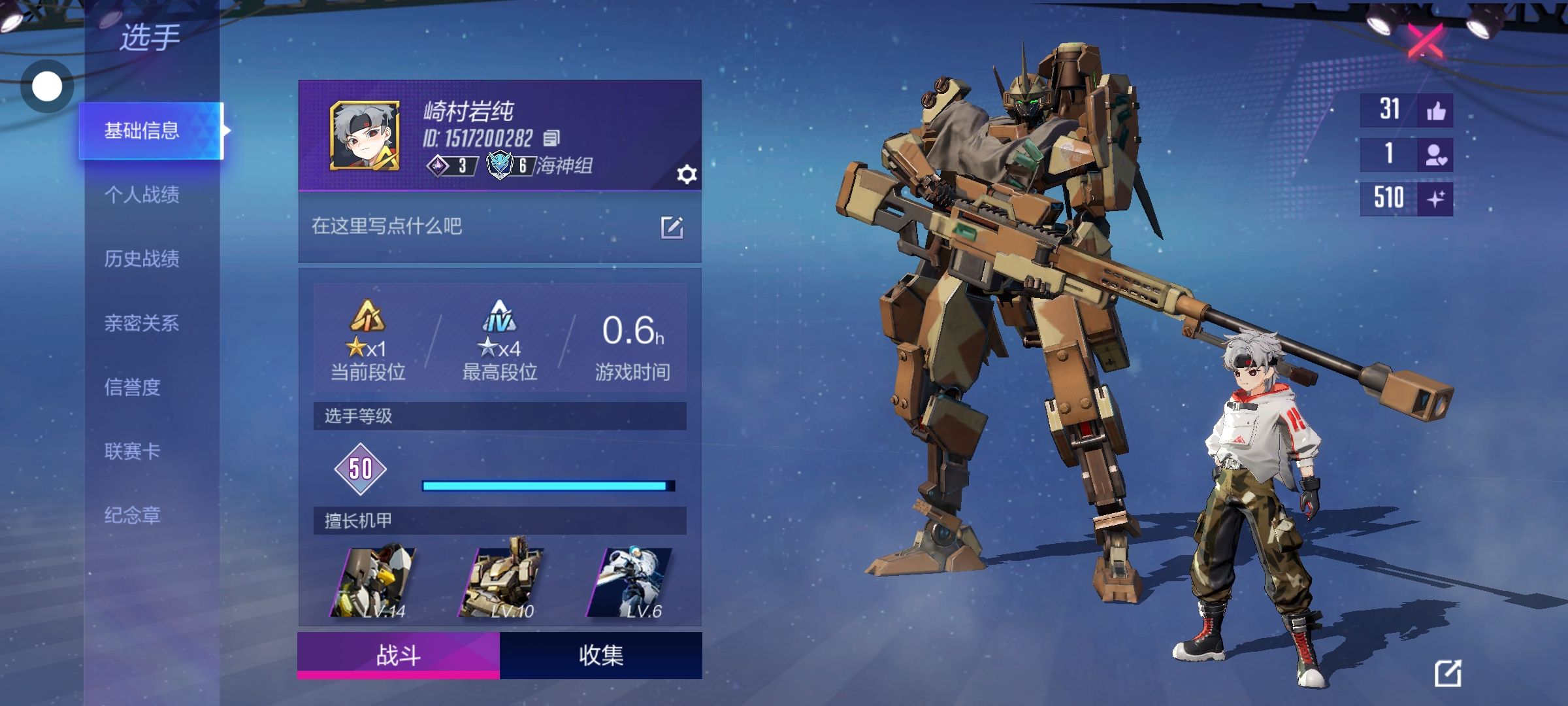
Task: Edit the showcase display in the bottom-right
Action: click(1447, 673)
